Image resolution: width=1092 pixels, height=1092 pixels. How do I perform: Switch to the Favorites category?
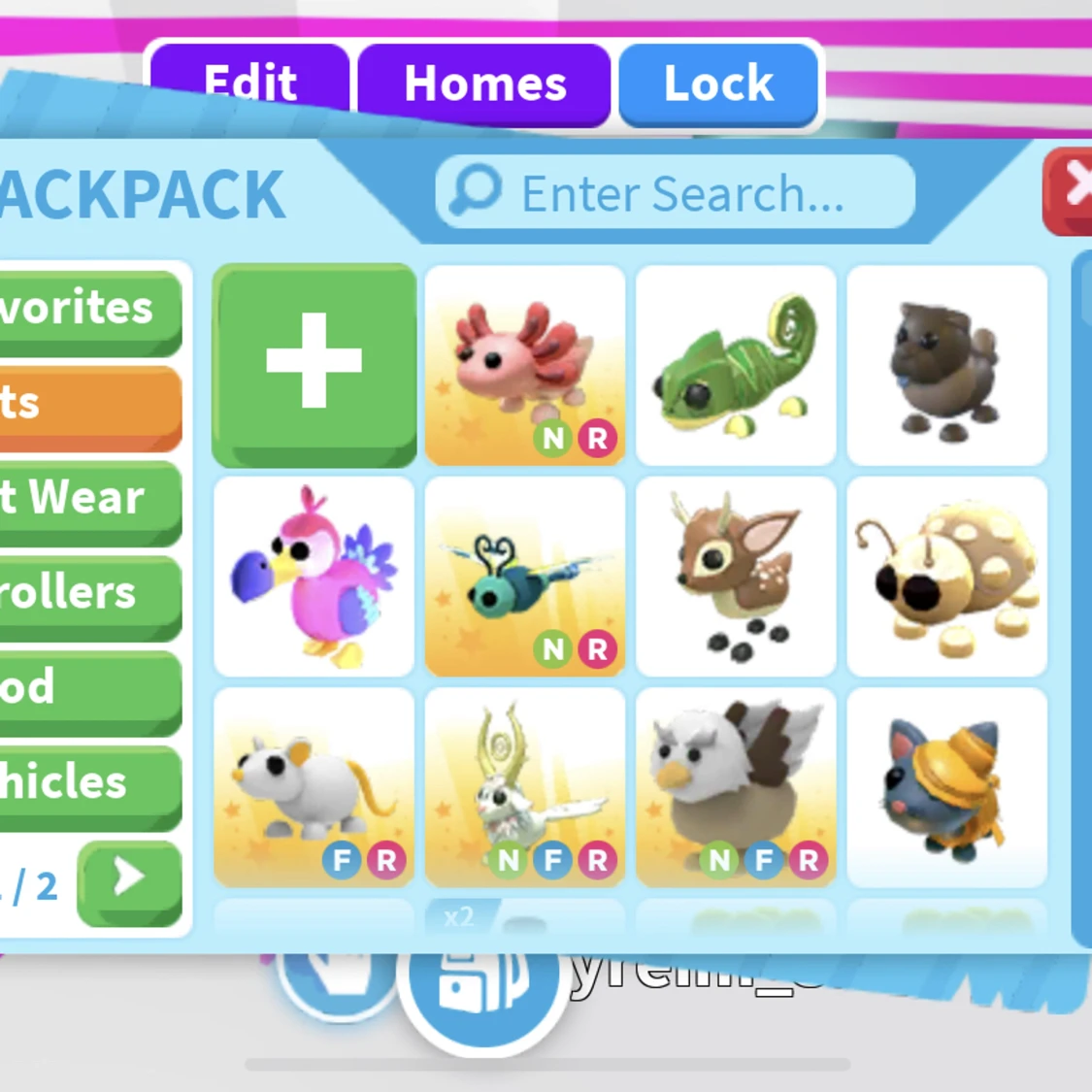89,309
